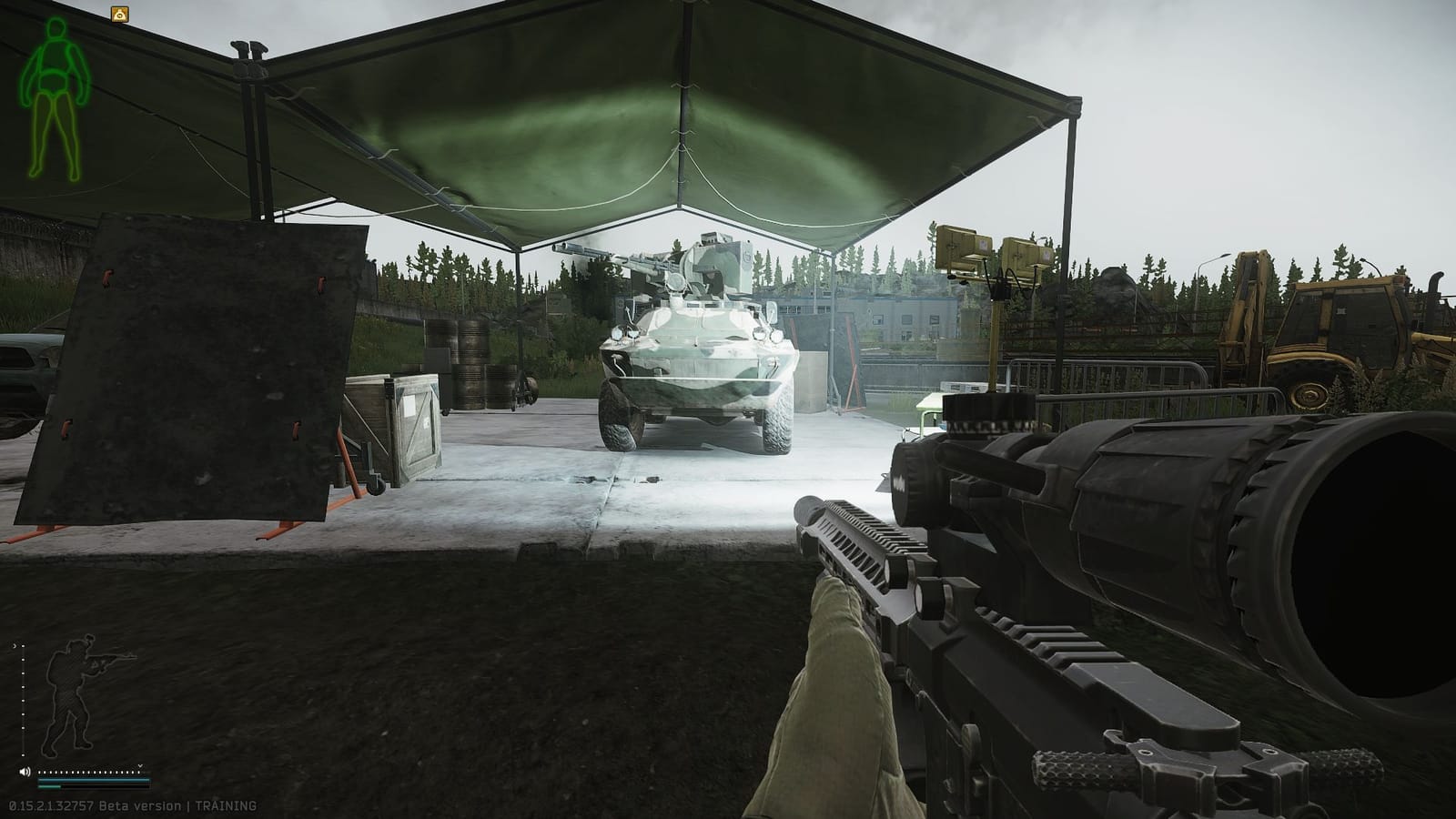Click the crescent marker on the stance slider
Image resolution: width=1456 pixels, height=819 pixels.
point(15,646)
